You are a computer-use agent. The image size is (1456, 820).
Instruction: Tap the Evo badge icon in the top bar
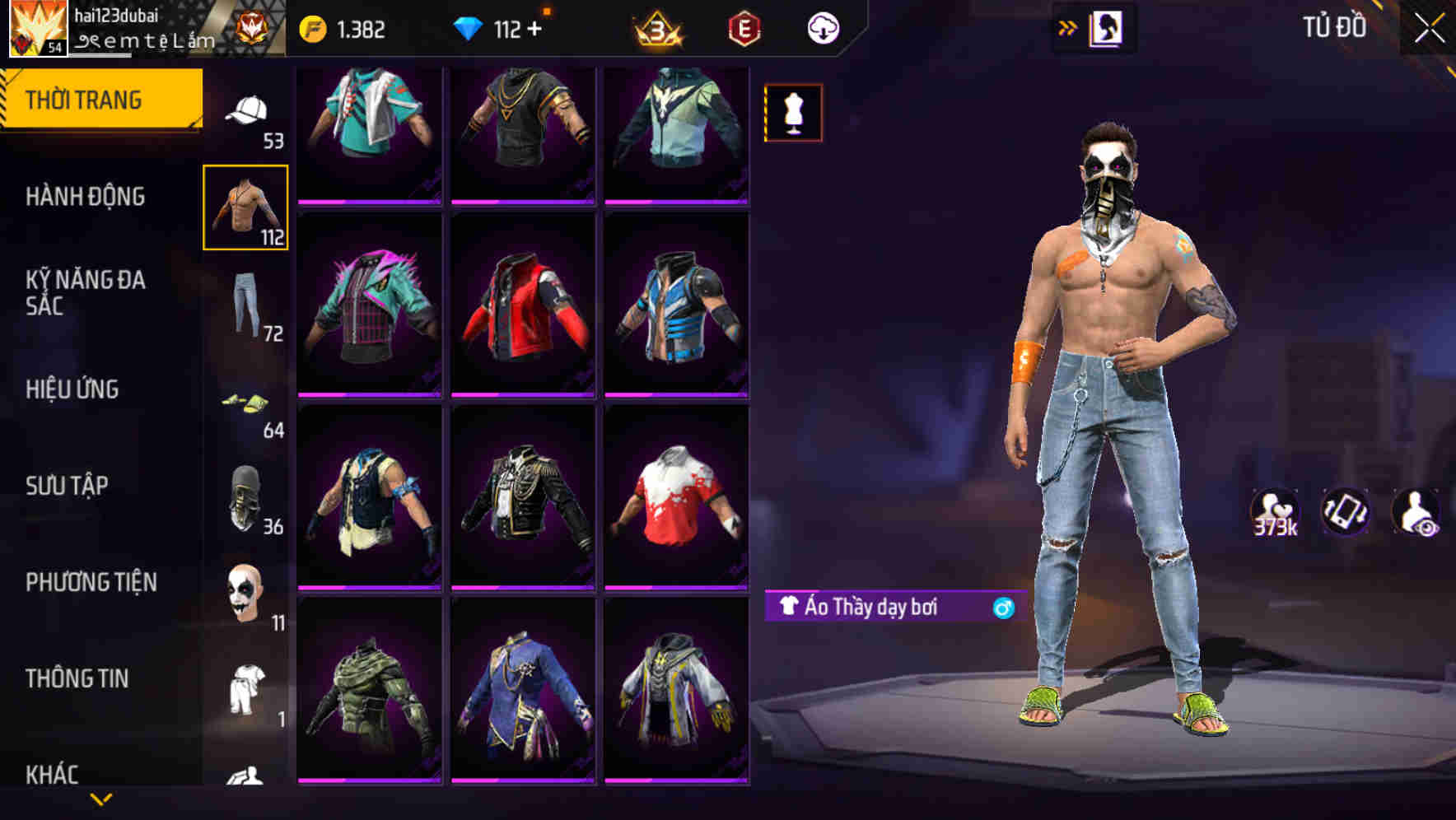744,27
